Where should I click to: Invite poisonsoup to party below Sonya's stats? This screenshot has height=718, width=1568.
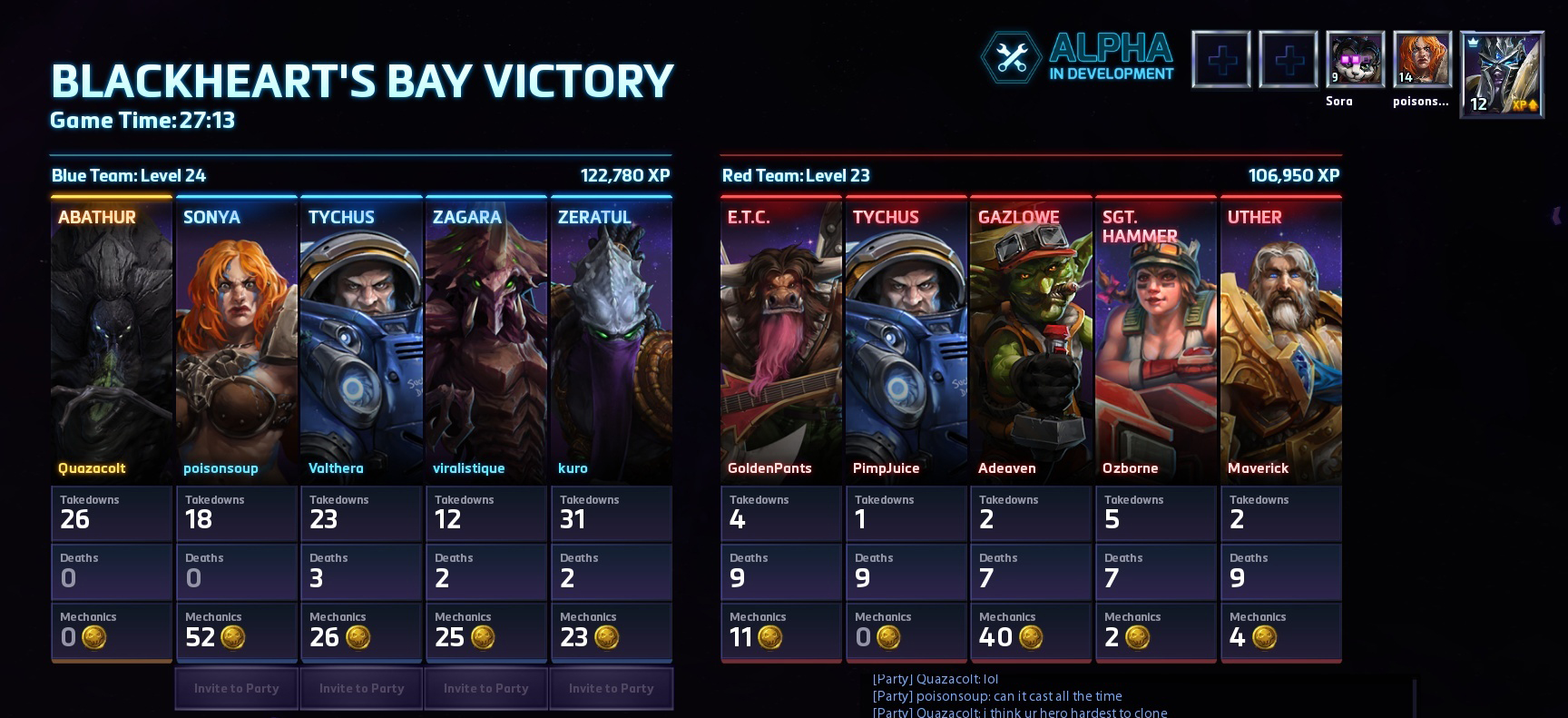236,688
